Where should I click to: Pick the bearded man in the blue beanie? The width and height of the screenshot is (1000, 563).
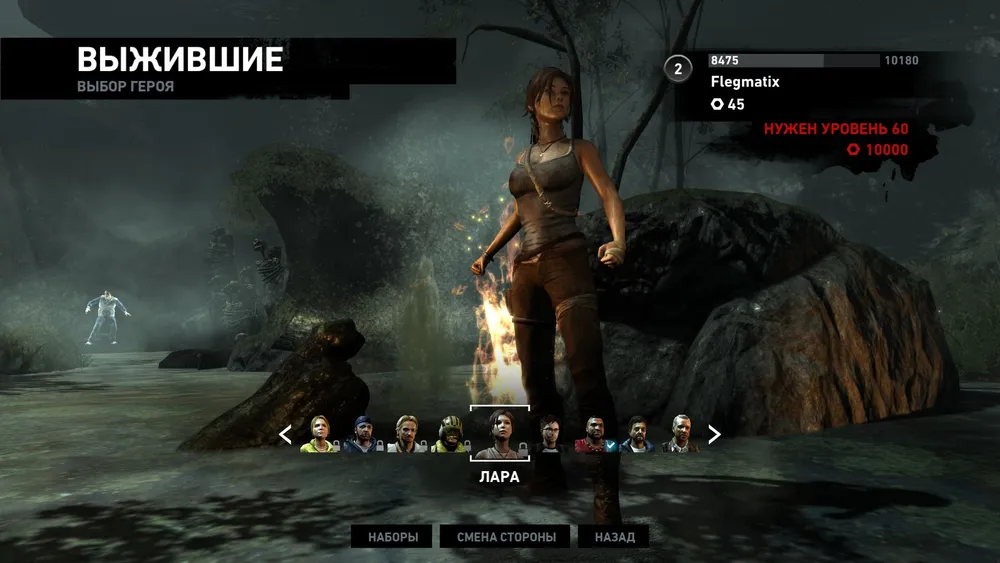pyautogui.click(x=363, y=434)
